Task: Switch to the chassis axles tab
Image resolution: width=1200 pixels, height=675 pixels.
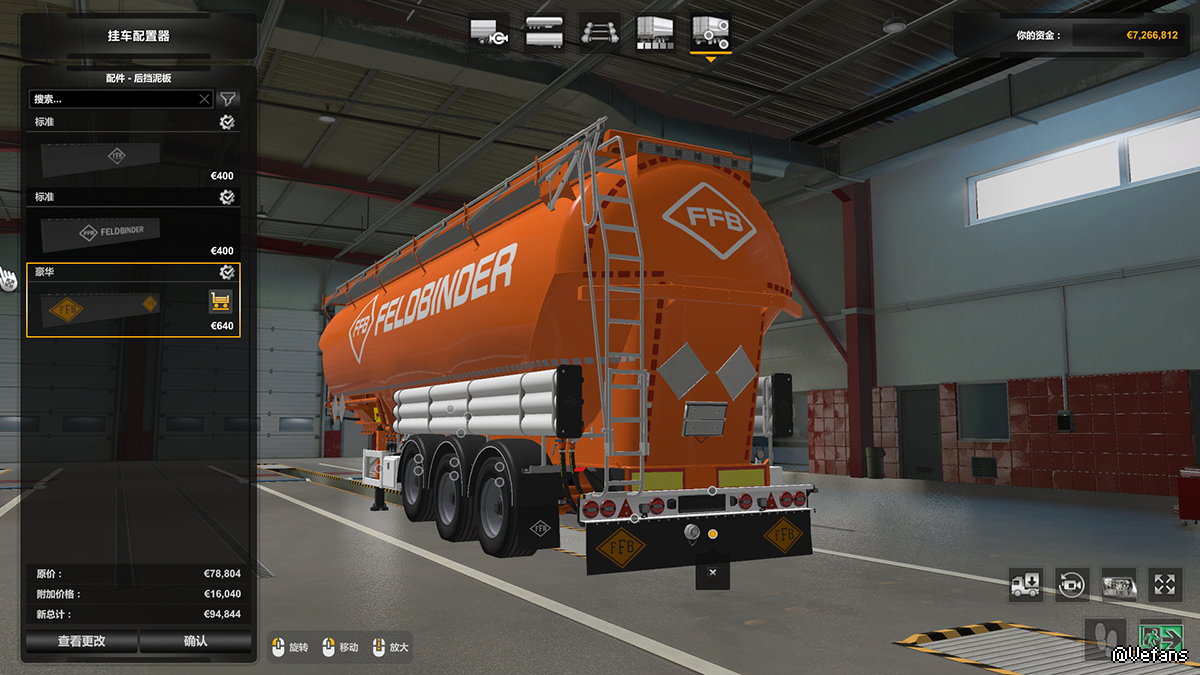Action: tap(600, 33)
